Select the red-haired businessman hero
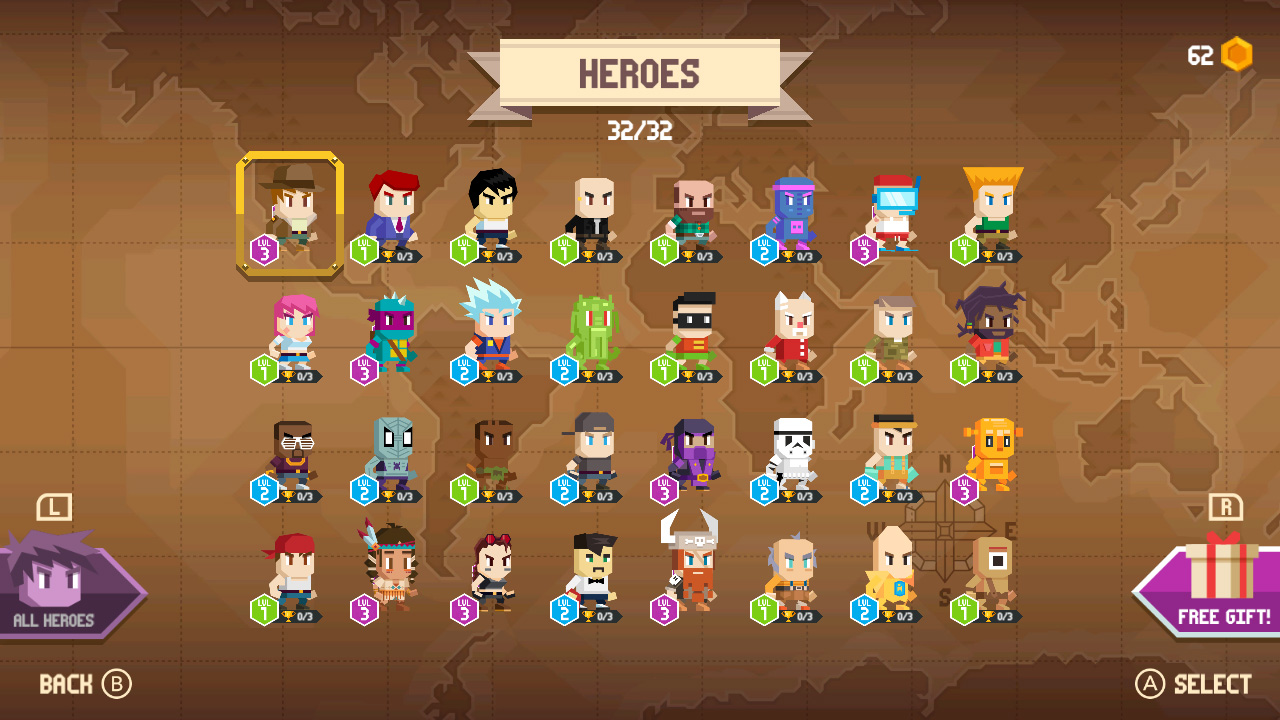The height and width of the screenshot is (720, 1280). (388, 210)
